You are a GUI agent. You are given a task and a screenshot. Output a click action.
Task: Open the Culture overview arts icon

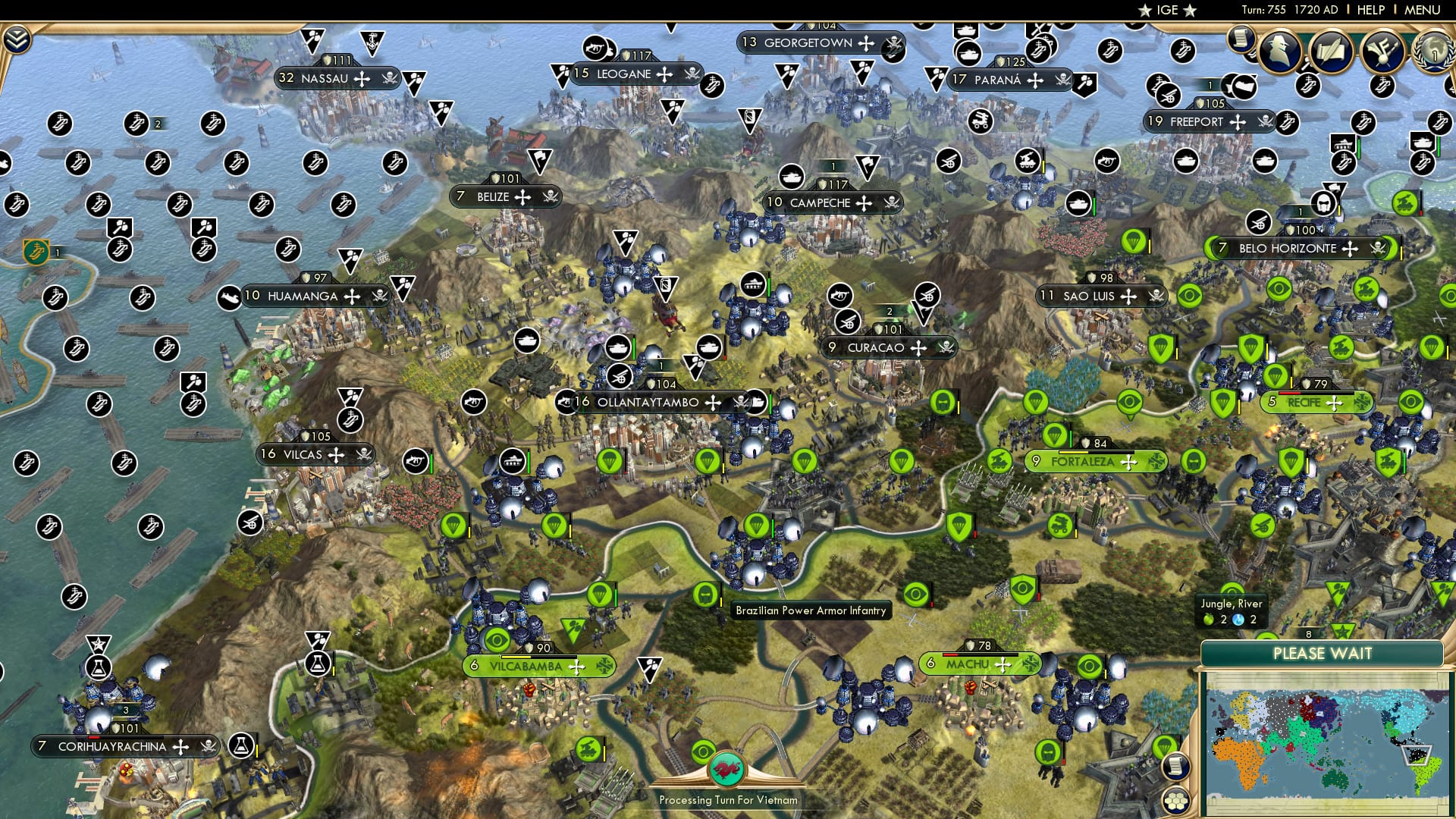click(x=1383, y=51)
